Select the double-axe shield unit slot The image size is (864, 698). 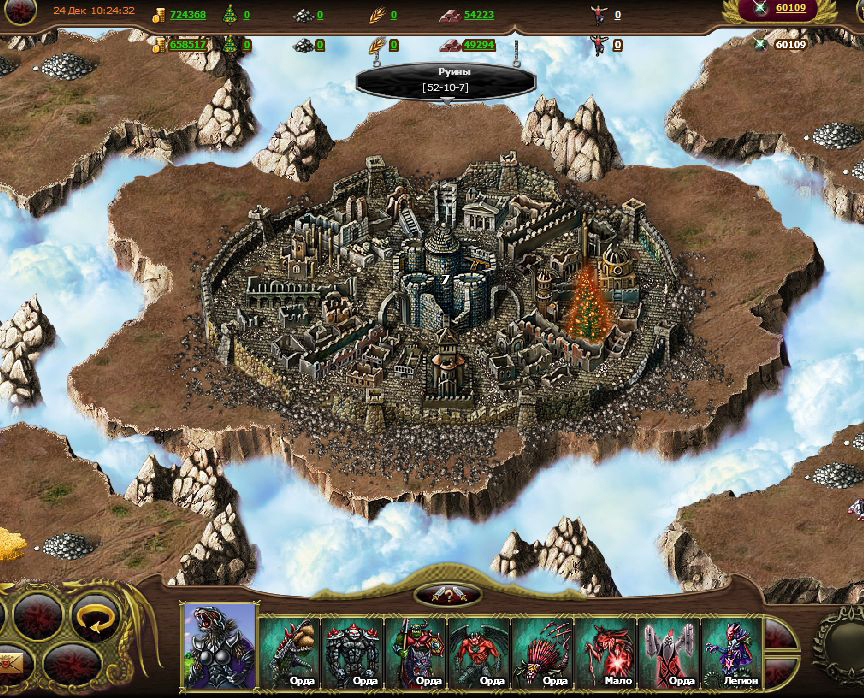coord(669,652)
